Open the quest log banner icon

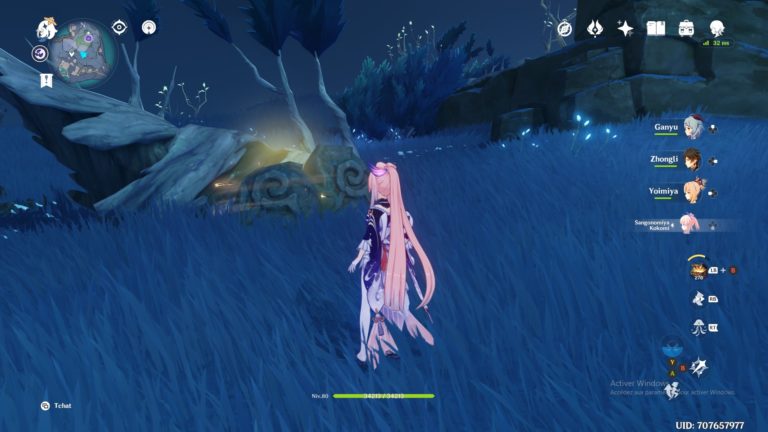(x=46, y=80)
